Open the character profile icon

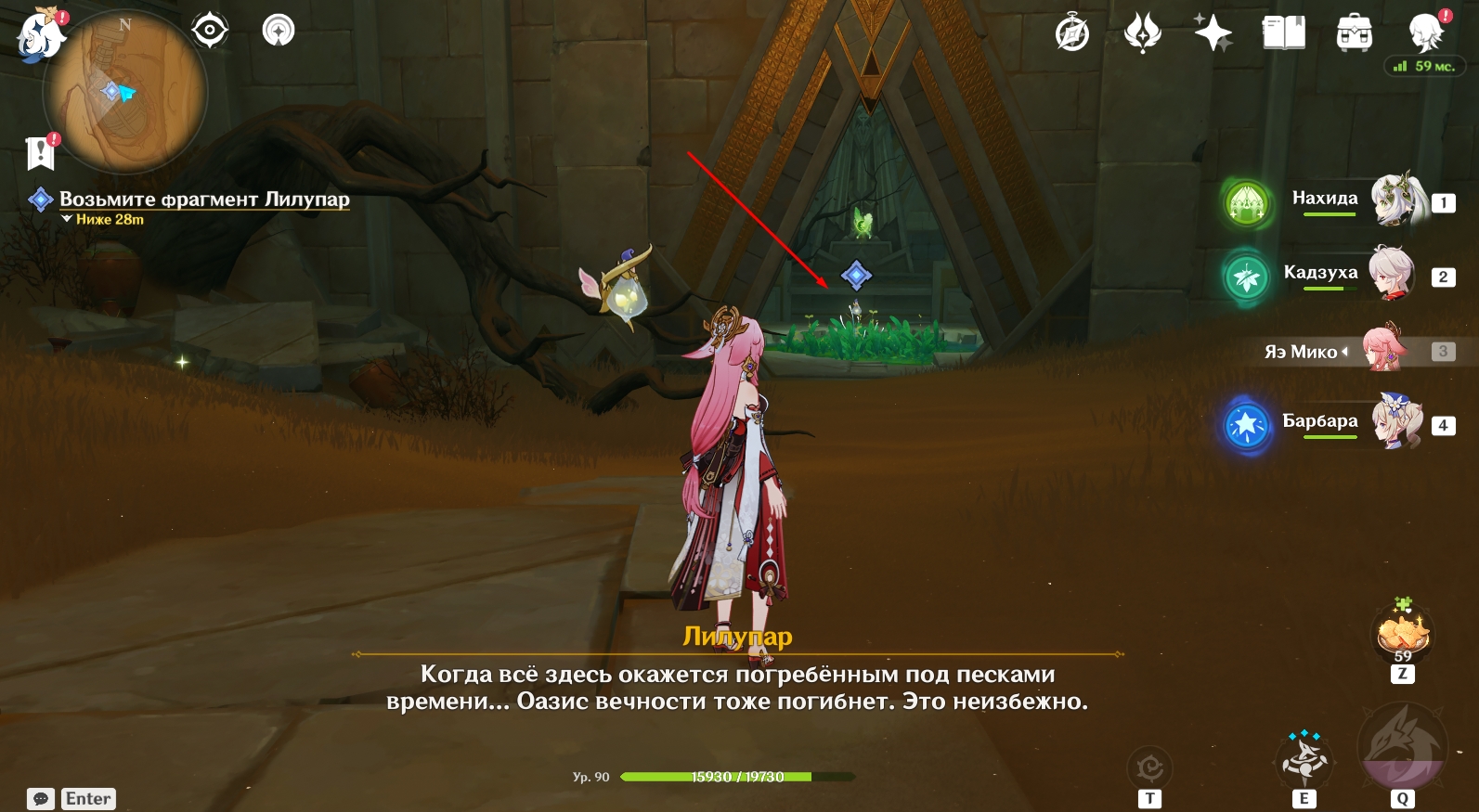[x=1425, y=34]
